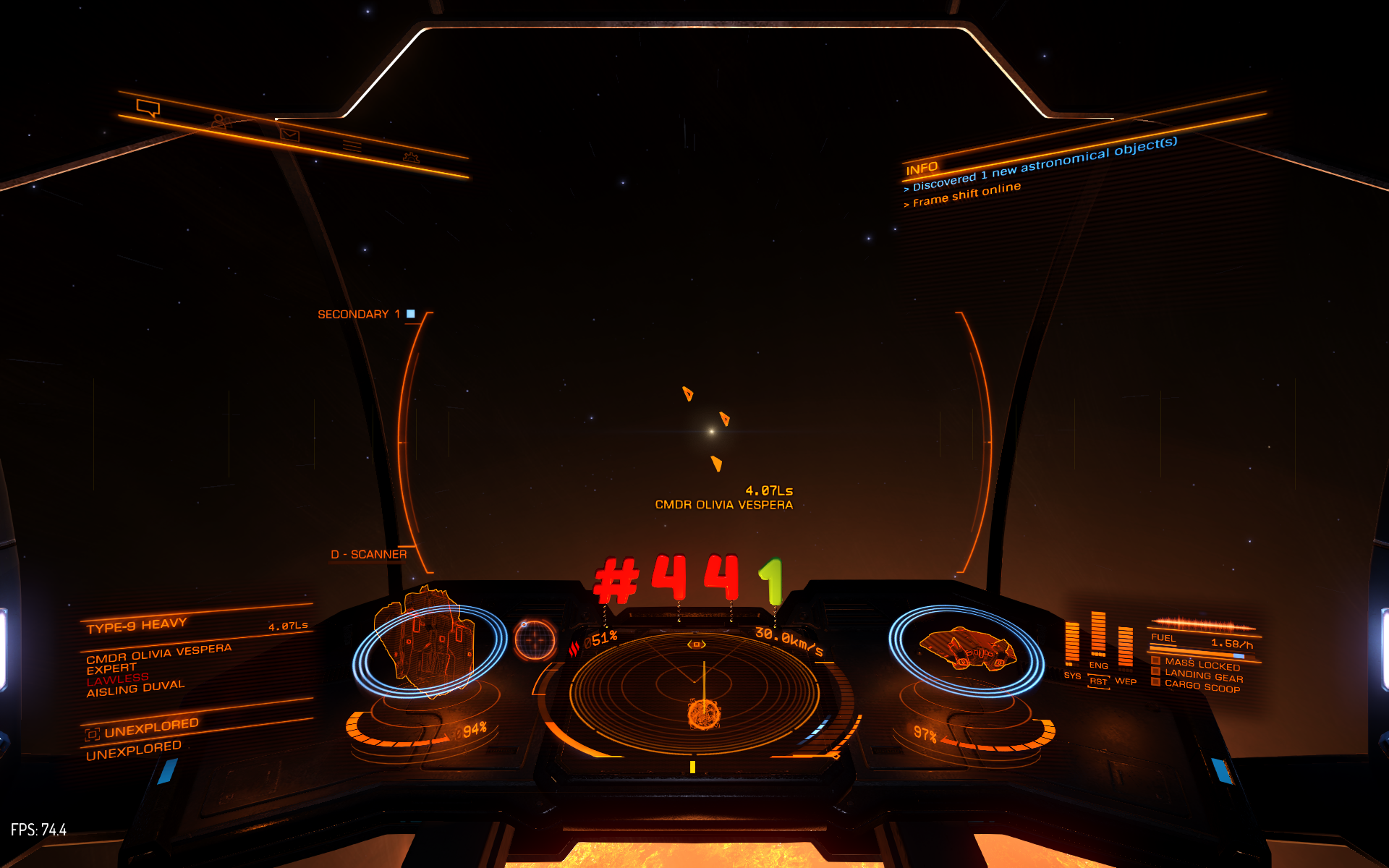Select the Type-9 Heavy target hologram
This screenshot has height=868, width=1389.
point(428,640)
